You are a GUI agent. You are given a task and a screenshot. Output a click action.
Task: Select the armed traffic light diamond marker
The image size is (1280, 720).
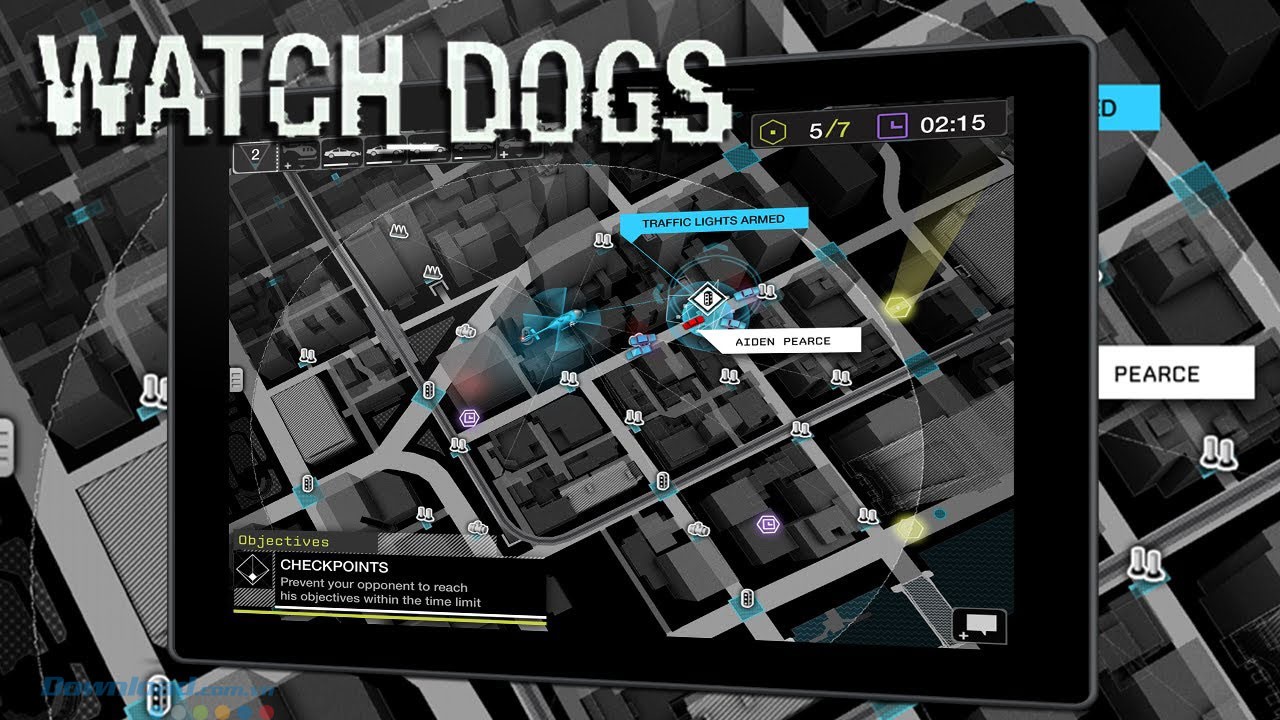click(x=707, y=298)
